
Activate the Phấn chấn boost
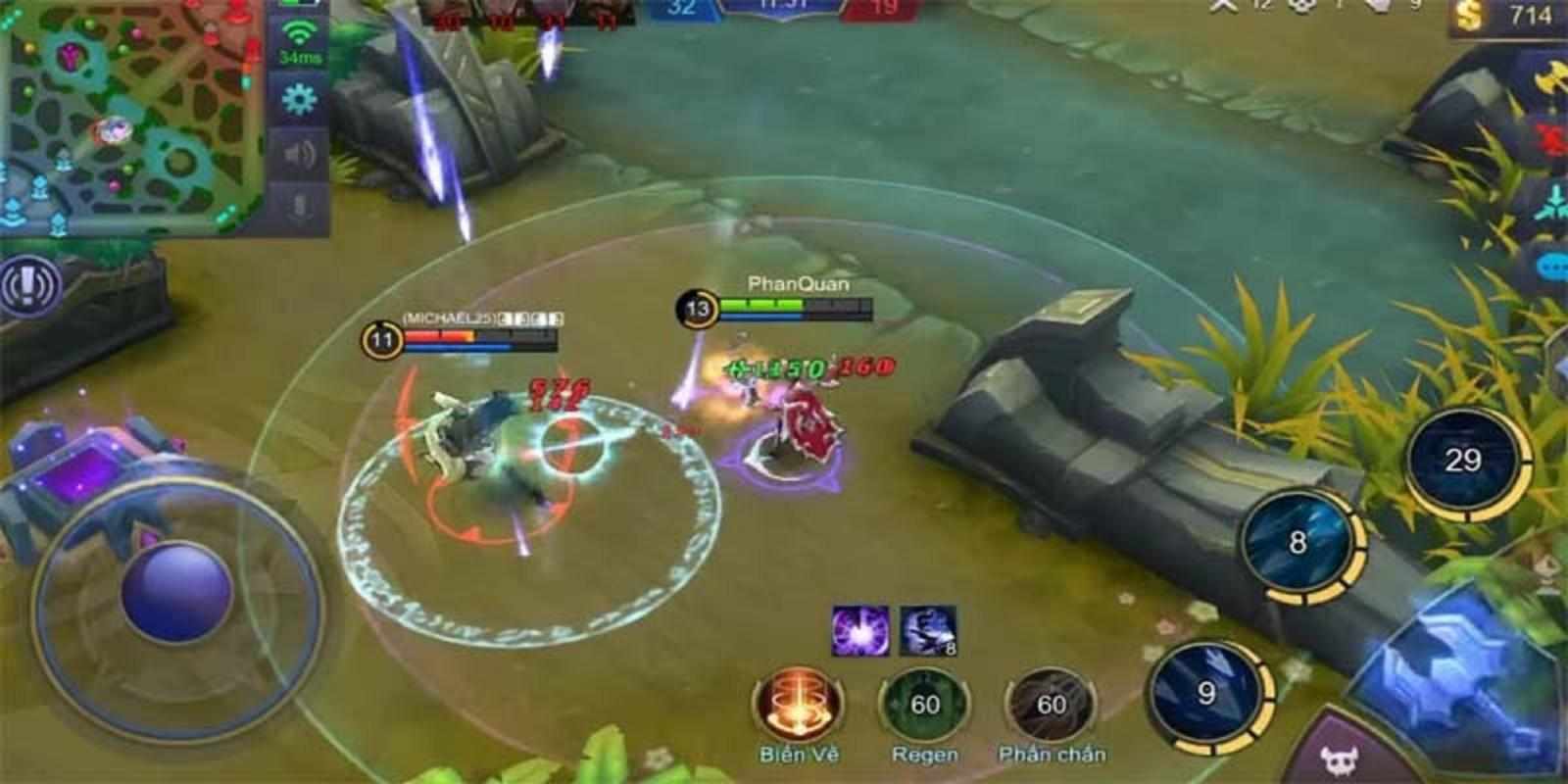(x=1053, y=701)
